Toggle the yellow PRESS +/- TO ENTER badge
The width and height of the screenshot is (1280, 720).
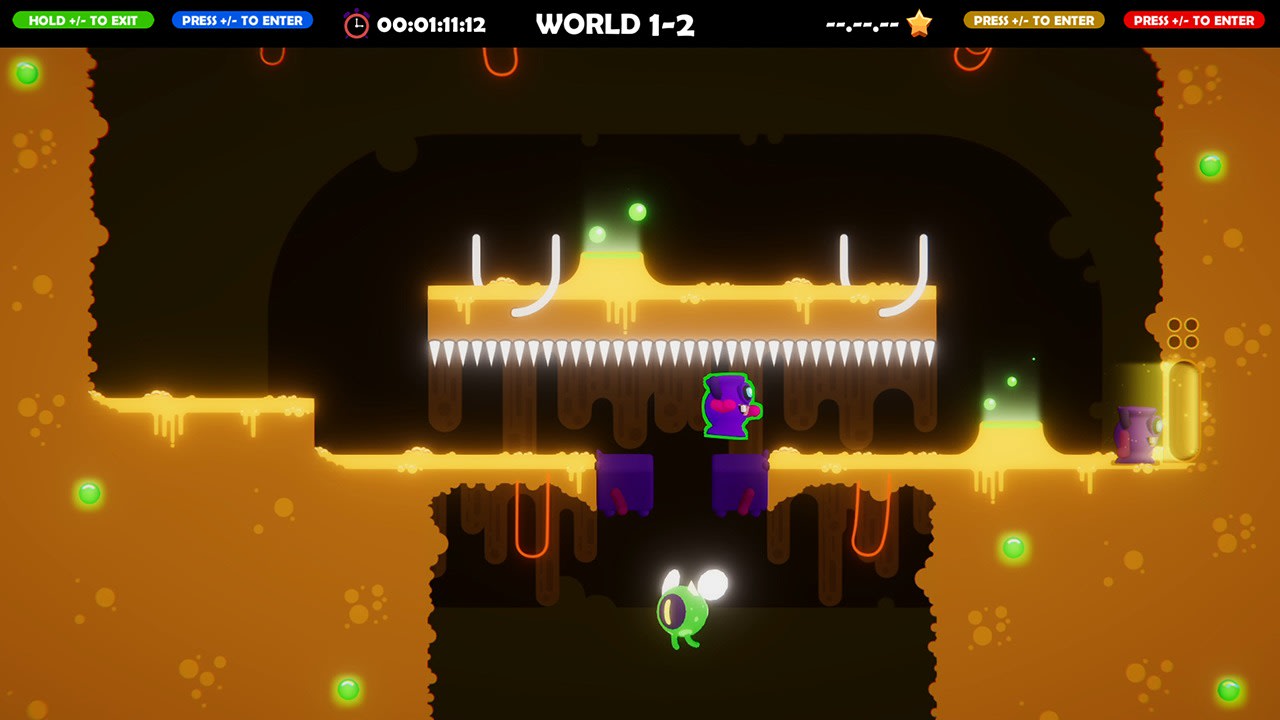[x=1033, y=19]
